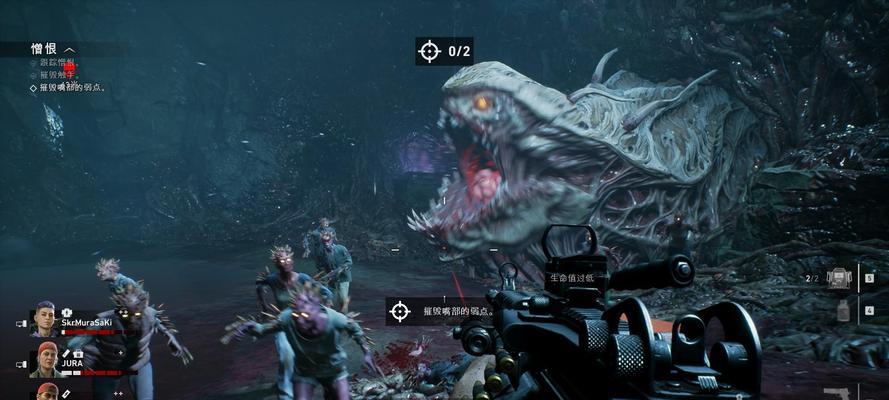Select the medkit equipment slot
The height and width of the screenshot is (400, 889).
tap(838, 278)
